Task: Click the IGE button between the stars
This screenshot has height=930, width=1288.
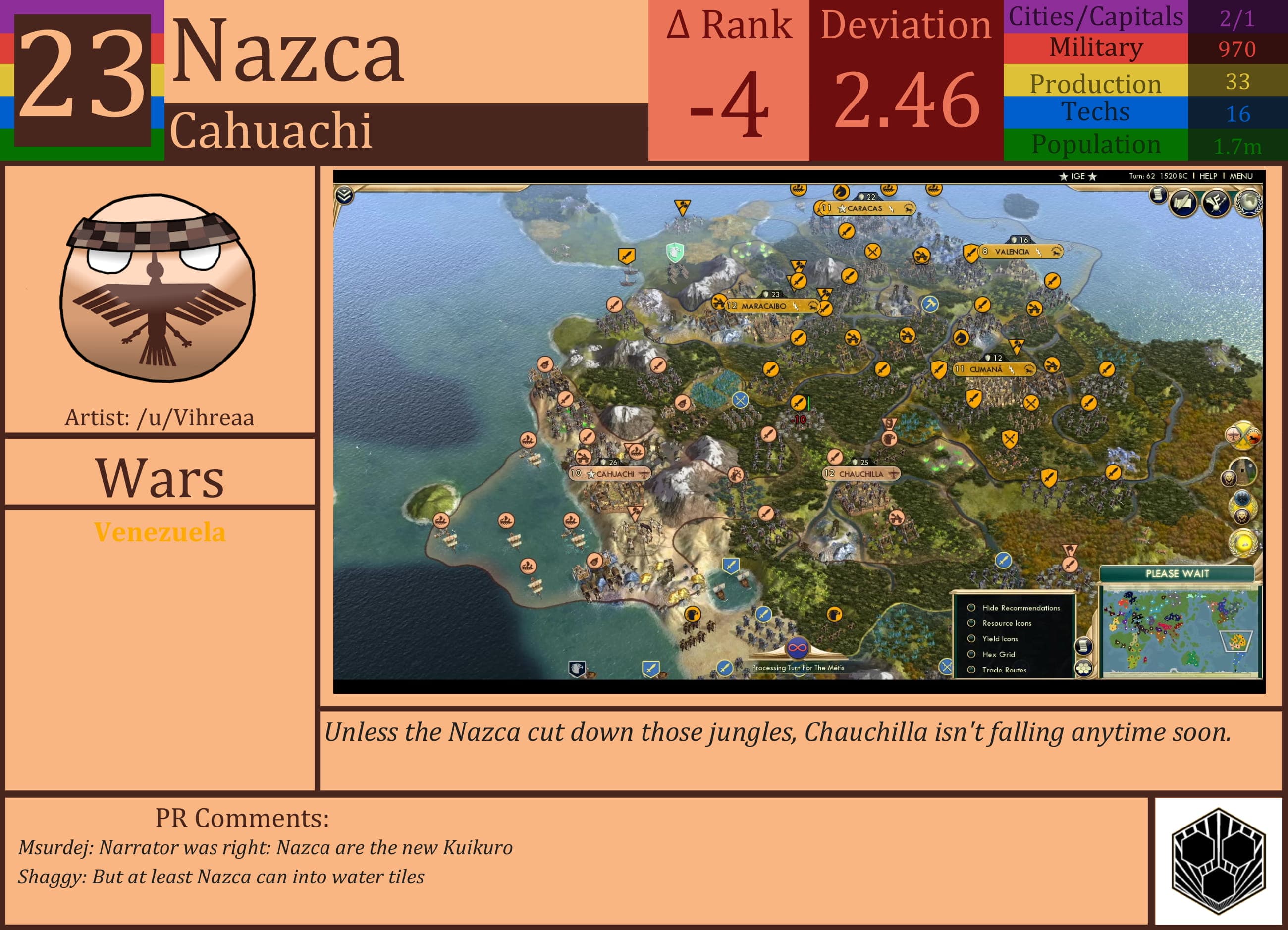Action: (1078, 177)
